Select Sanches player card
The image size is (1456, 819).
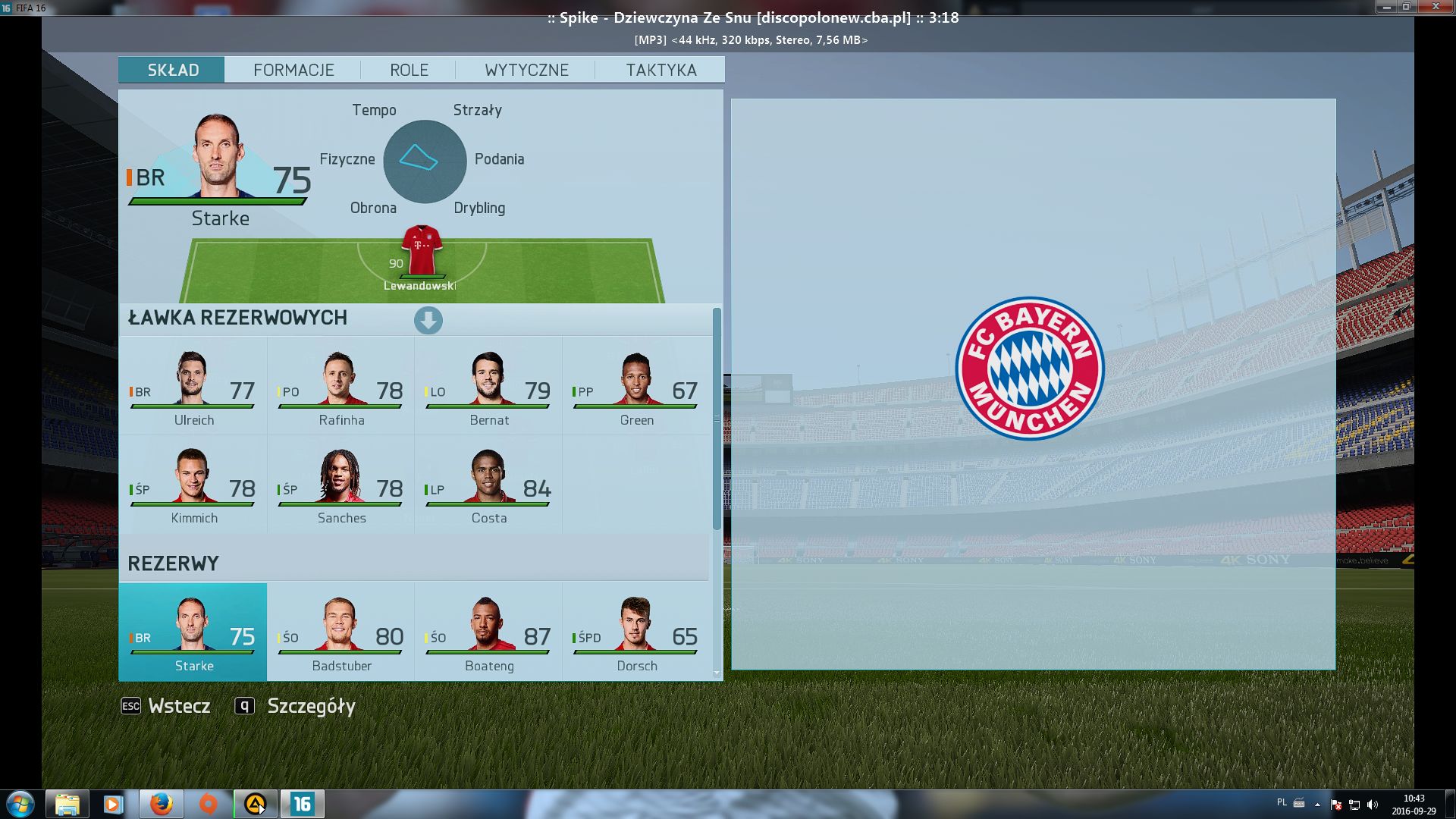(340, 485)
